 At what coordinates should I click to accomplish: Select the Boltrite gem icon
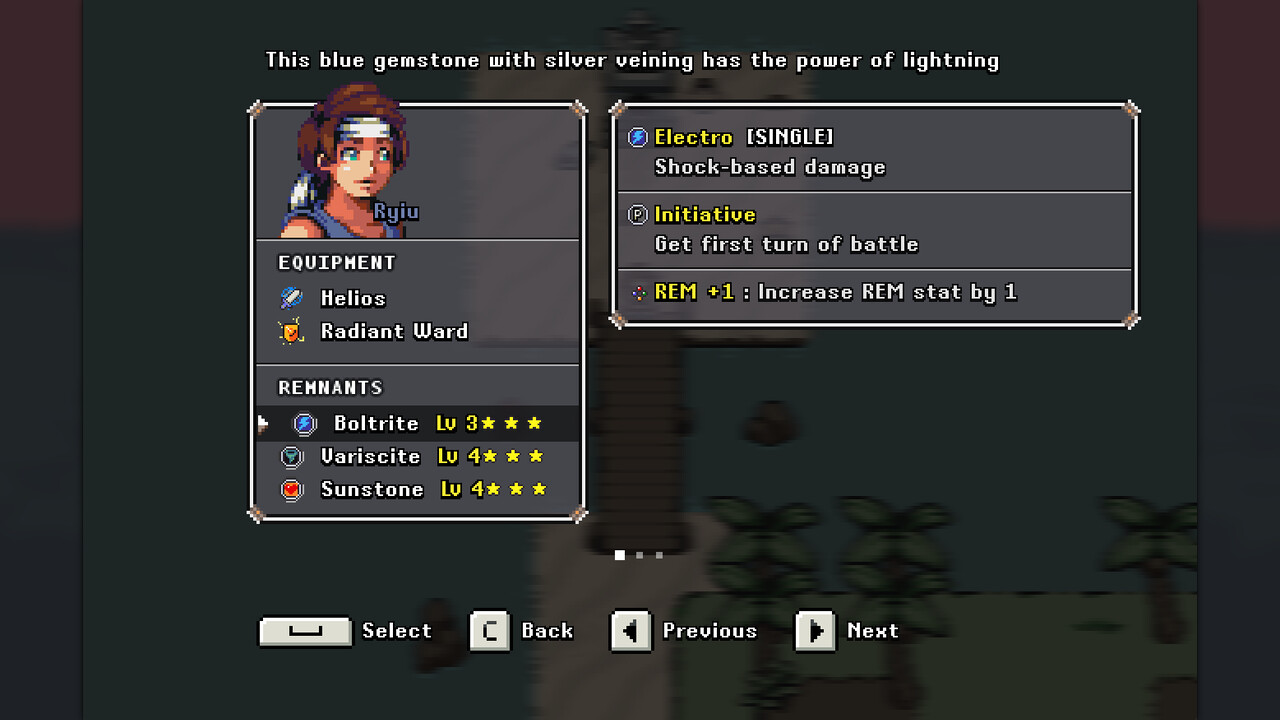tap(303, 423)
